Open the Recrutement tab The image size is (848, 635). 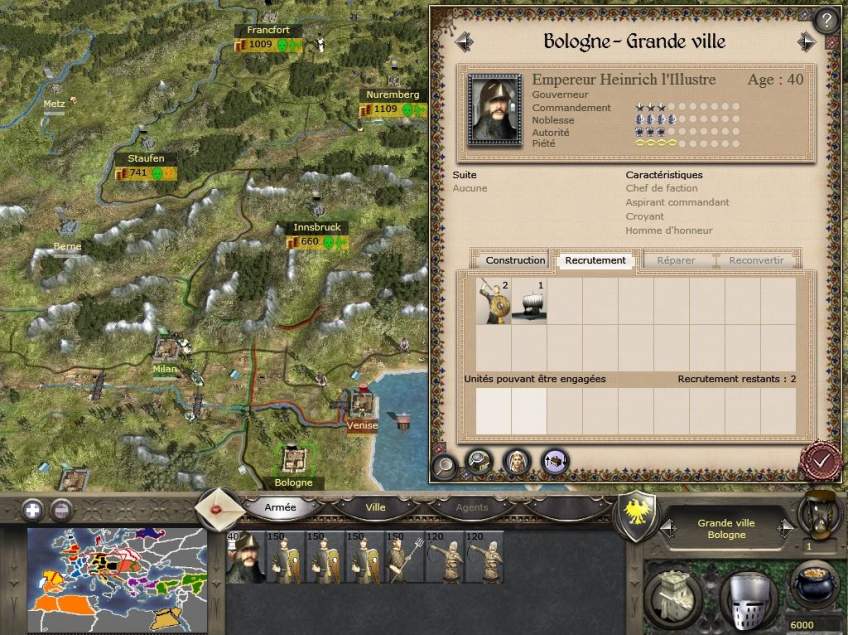click(x=595, y=260)
